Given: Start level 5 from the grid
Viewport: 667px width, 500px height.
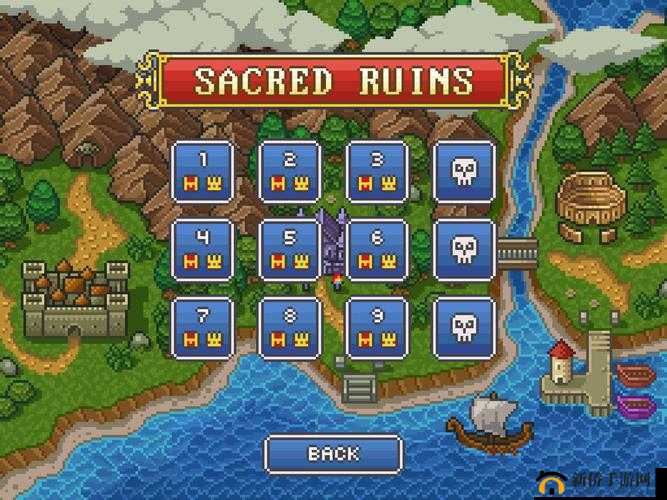Looking at the screenshot, I should point(290,249).
